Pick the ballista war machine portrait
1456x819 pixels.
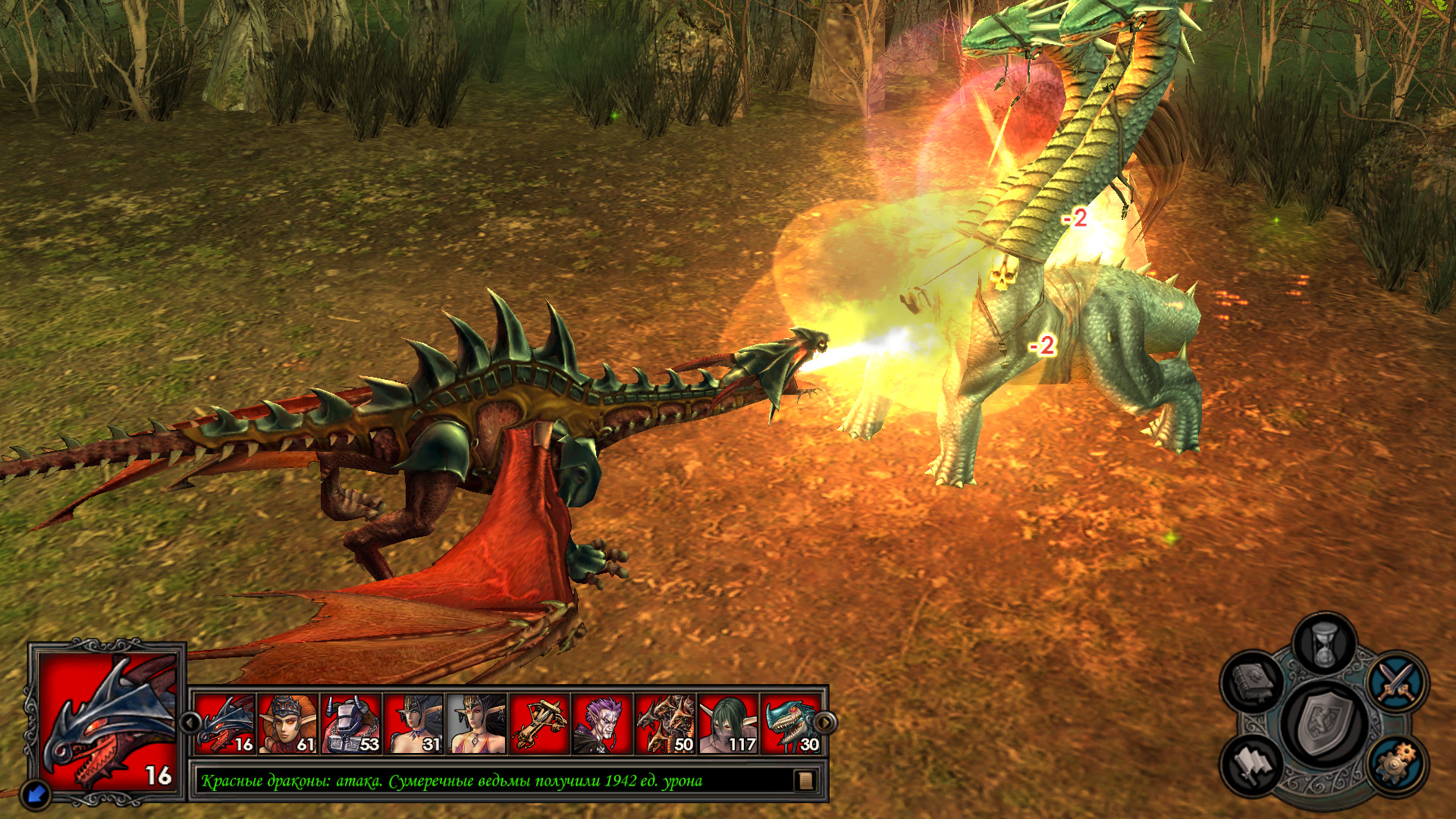click(539, 724)
